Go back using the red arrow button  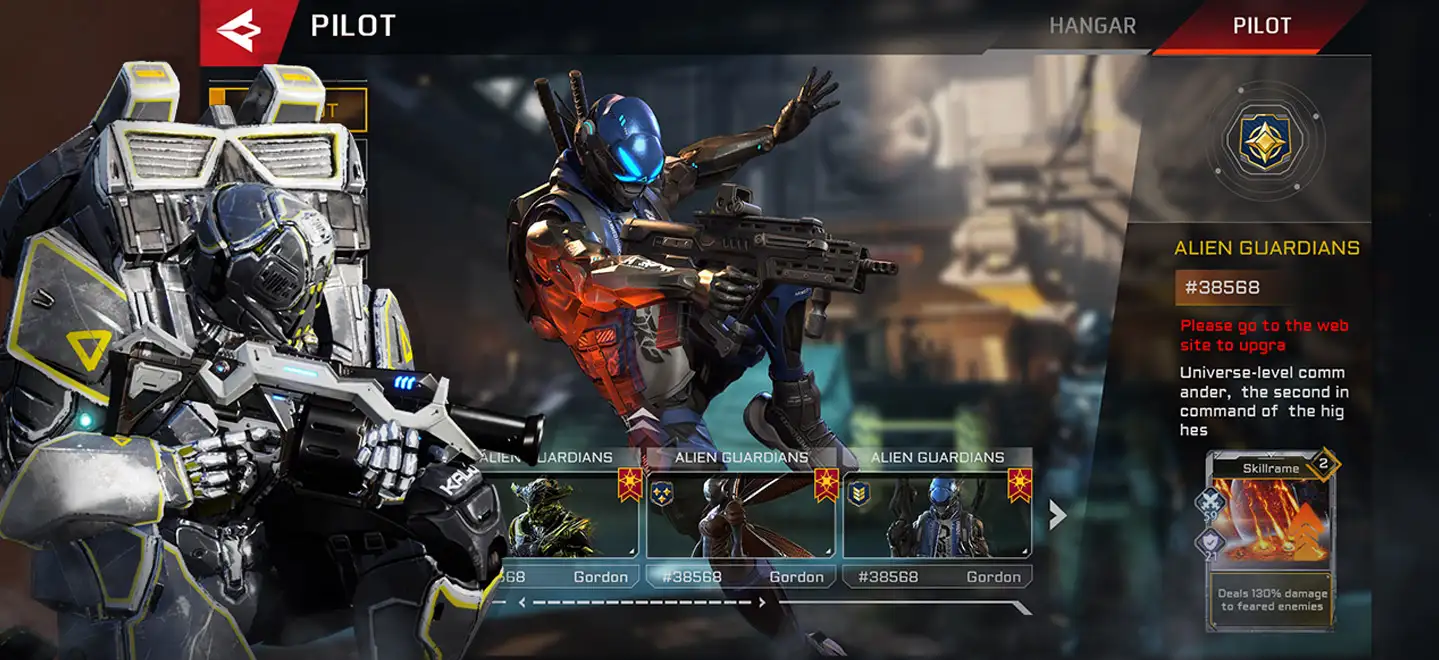pyautogui.click(x=238, y=31)
